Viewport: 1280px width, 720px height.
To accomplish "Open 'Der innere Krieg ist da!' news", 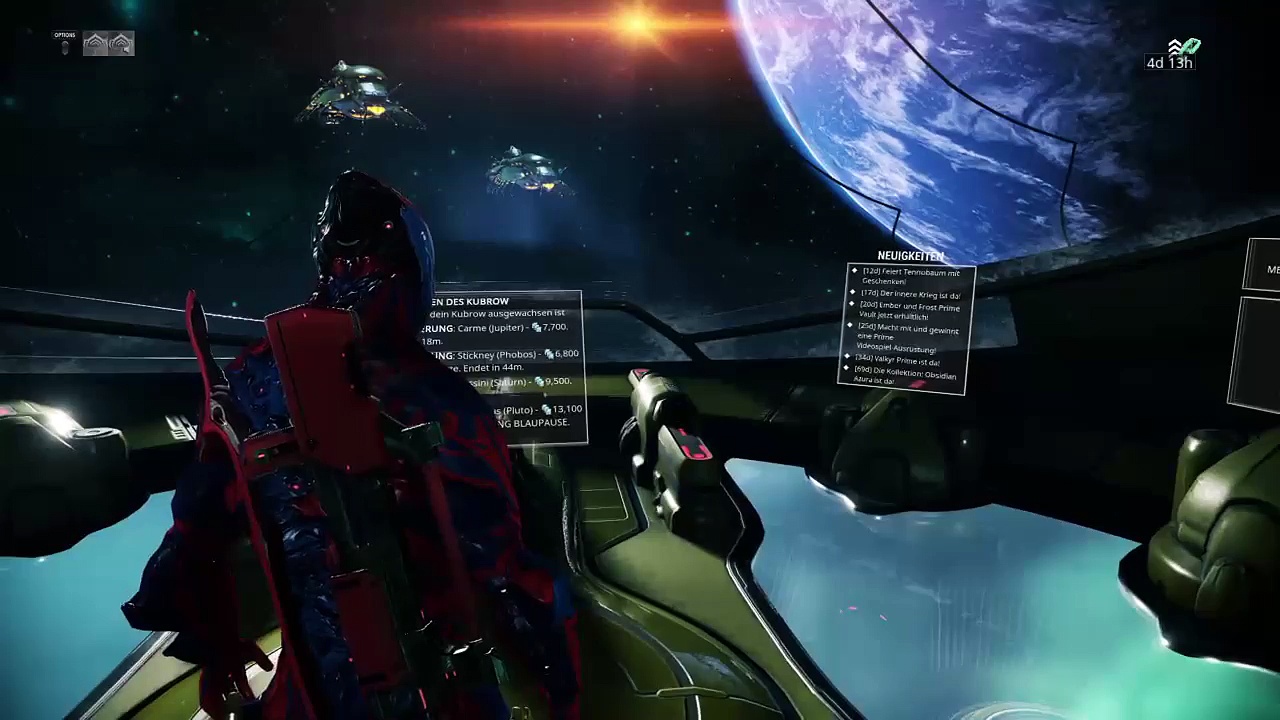I will click(910, 295).
